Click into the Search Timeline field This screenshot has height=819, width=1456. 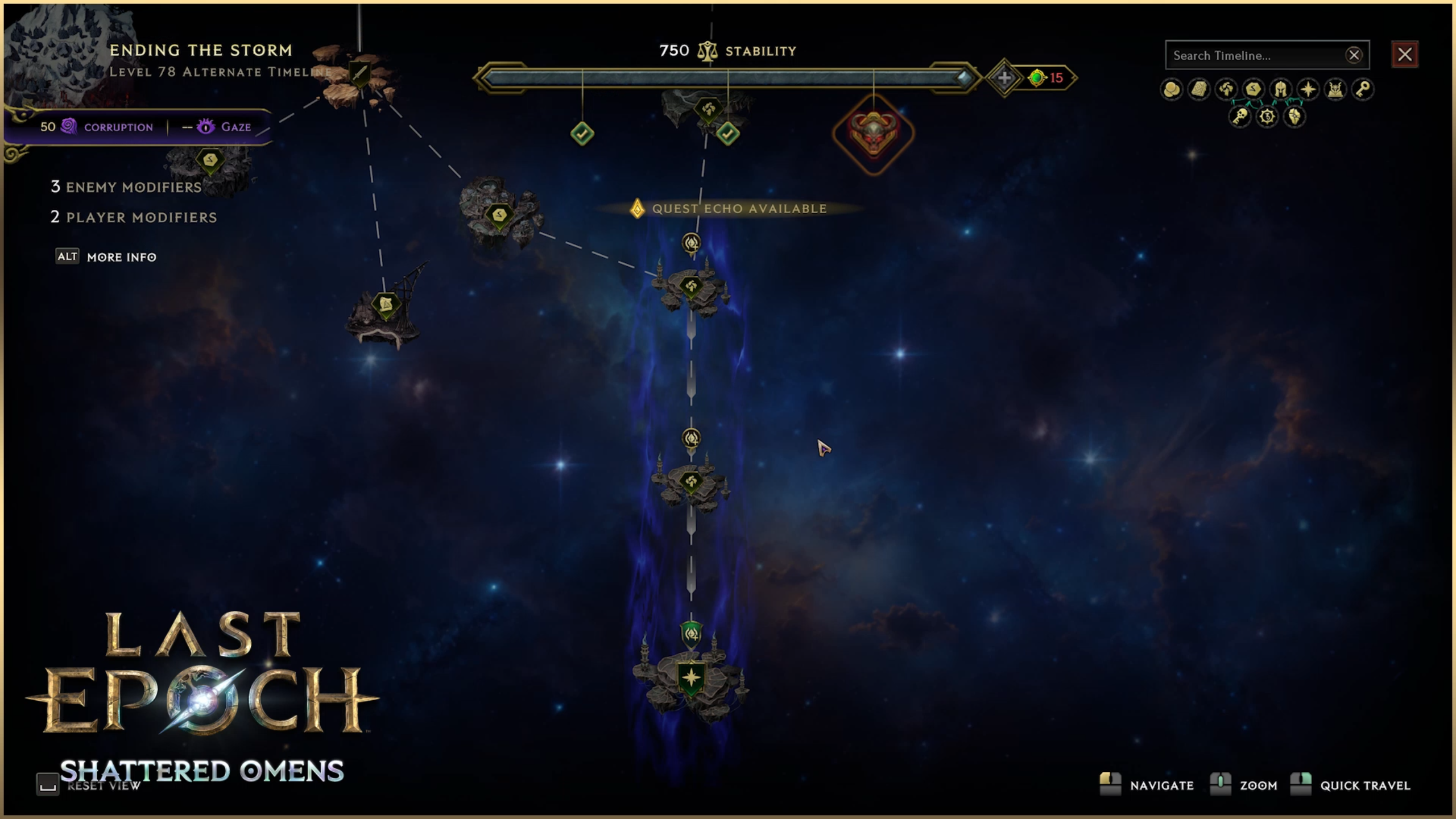(x=1255, y=56)
